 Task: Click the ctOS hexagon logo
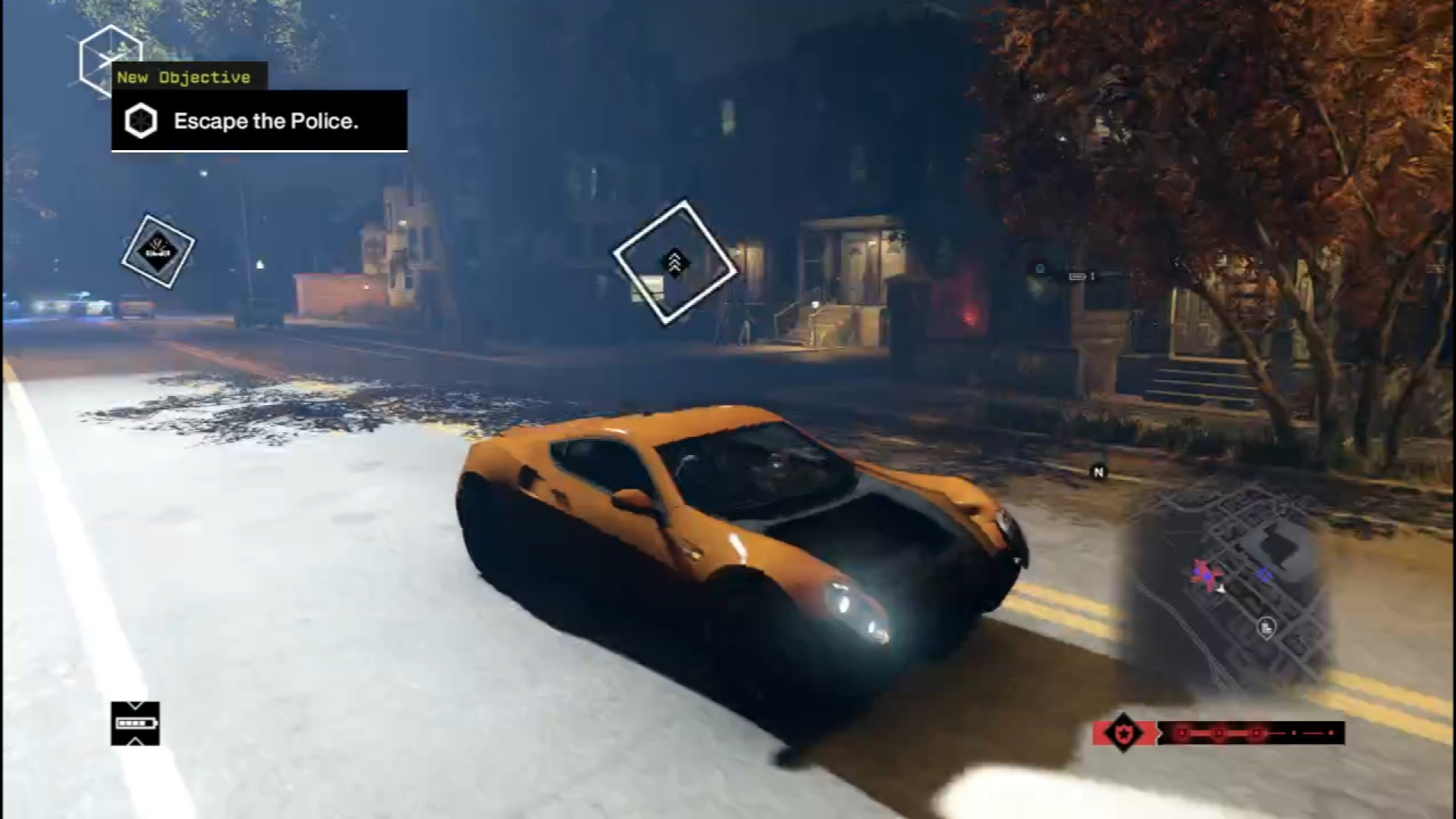click(108, 59)
